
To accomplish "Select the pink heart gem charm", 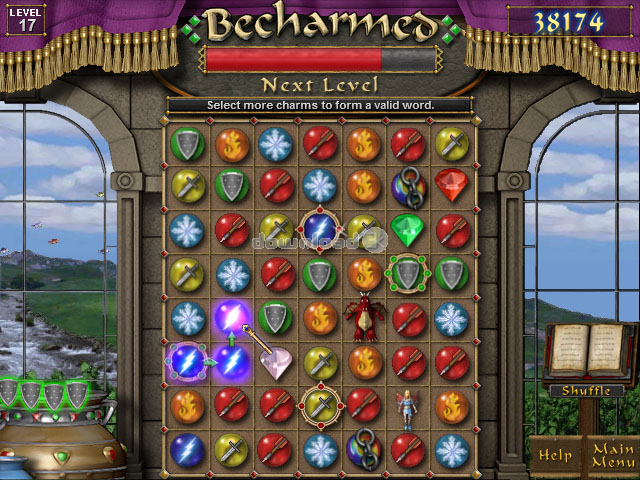I will [275, 362].
